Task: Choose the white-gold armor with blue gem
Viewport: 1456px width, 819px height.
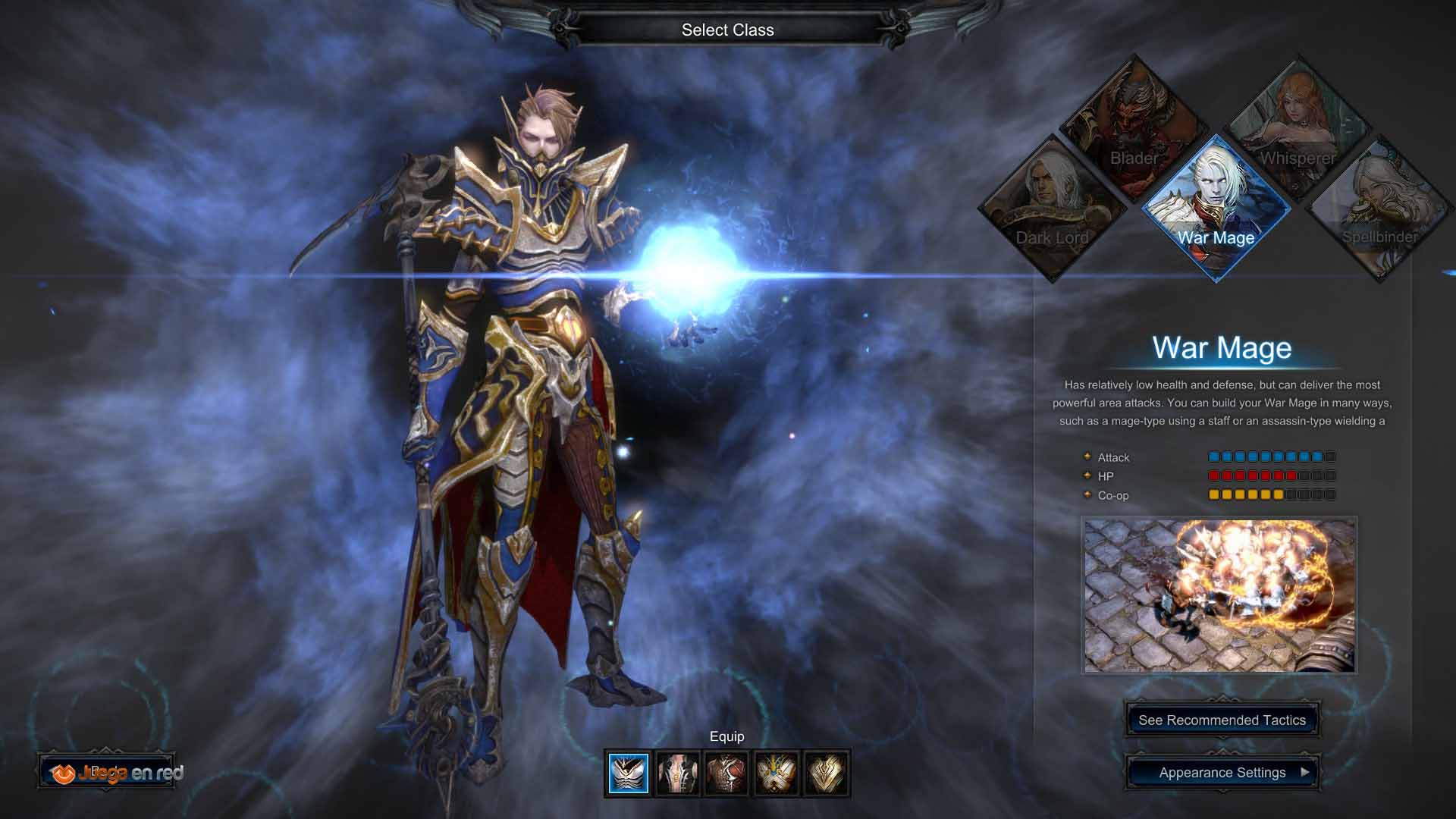Action: [777, 773]
